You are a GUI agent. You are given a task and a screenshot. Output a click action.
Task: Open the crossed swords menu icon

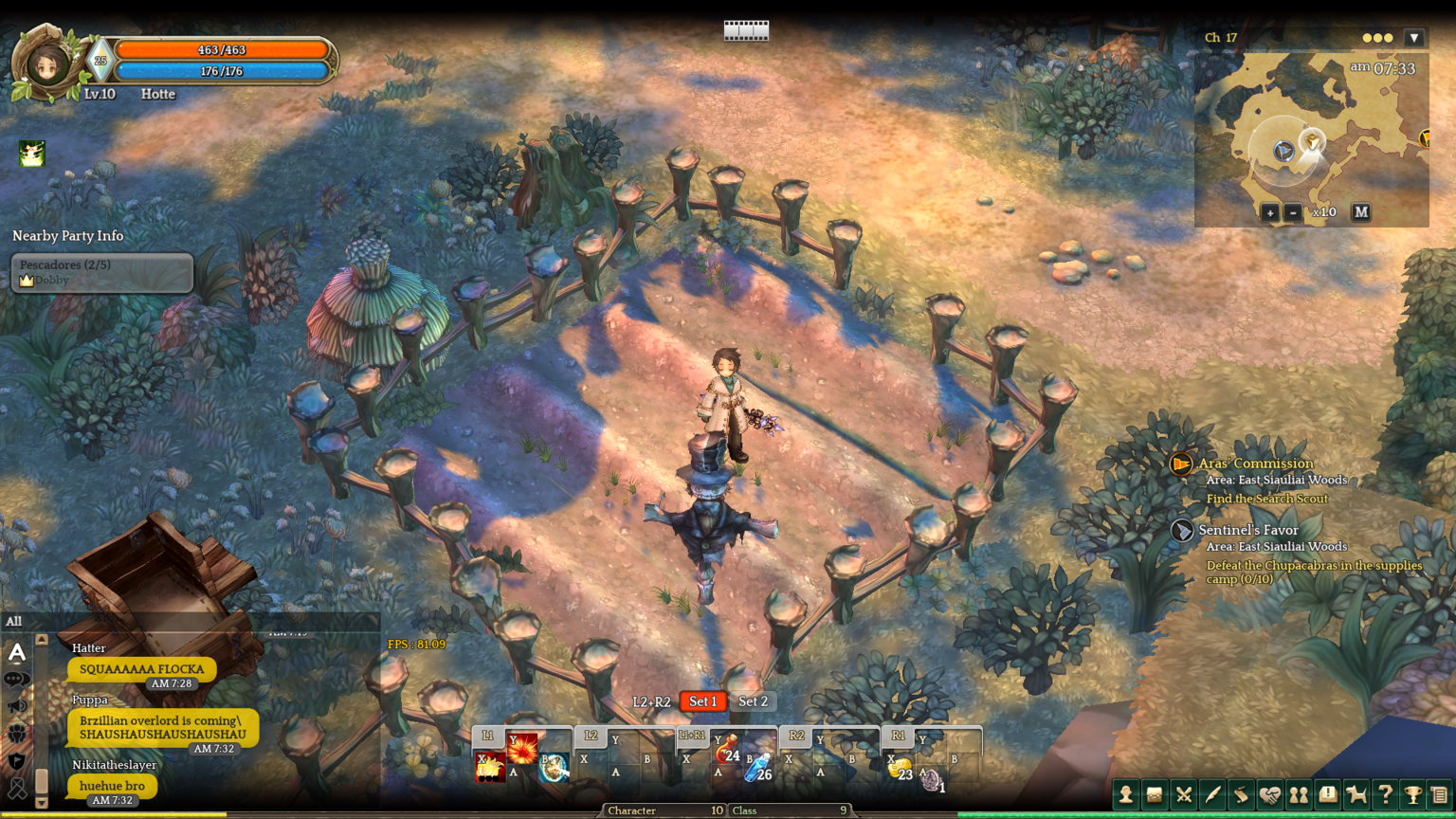[1184, 795]
